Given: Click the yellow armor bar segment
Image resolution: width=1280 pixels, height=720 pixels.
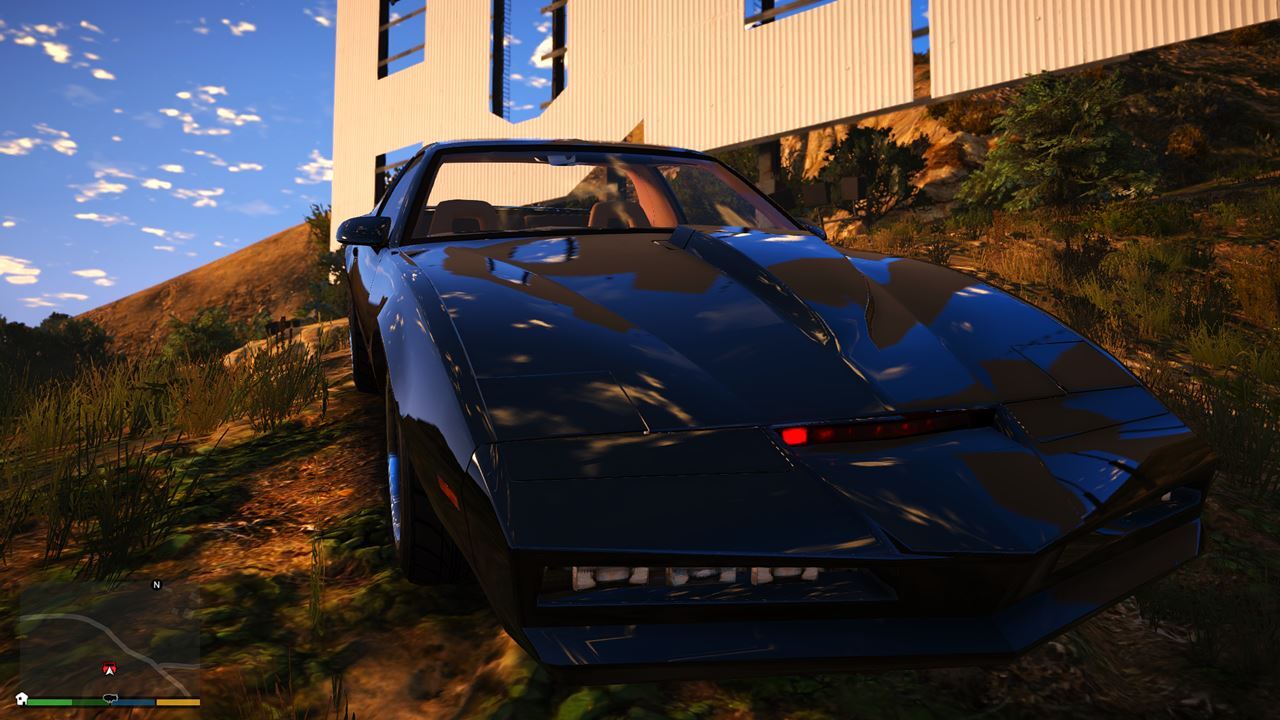Looking at the screenshot, I should coord(178,702).
